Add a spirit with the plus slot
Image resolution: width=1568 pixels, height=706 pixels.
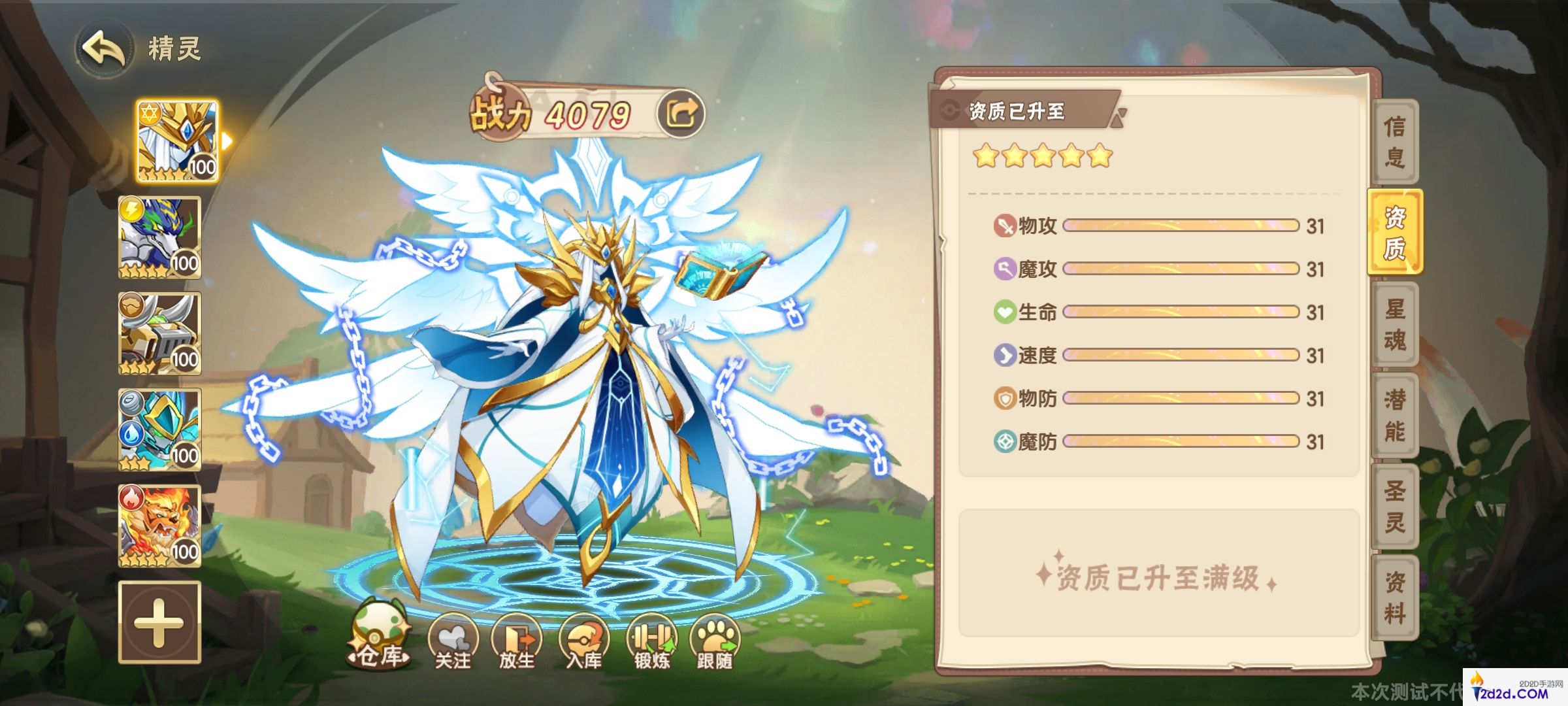coord(159,622)
